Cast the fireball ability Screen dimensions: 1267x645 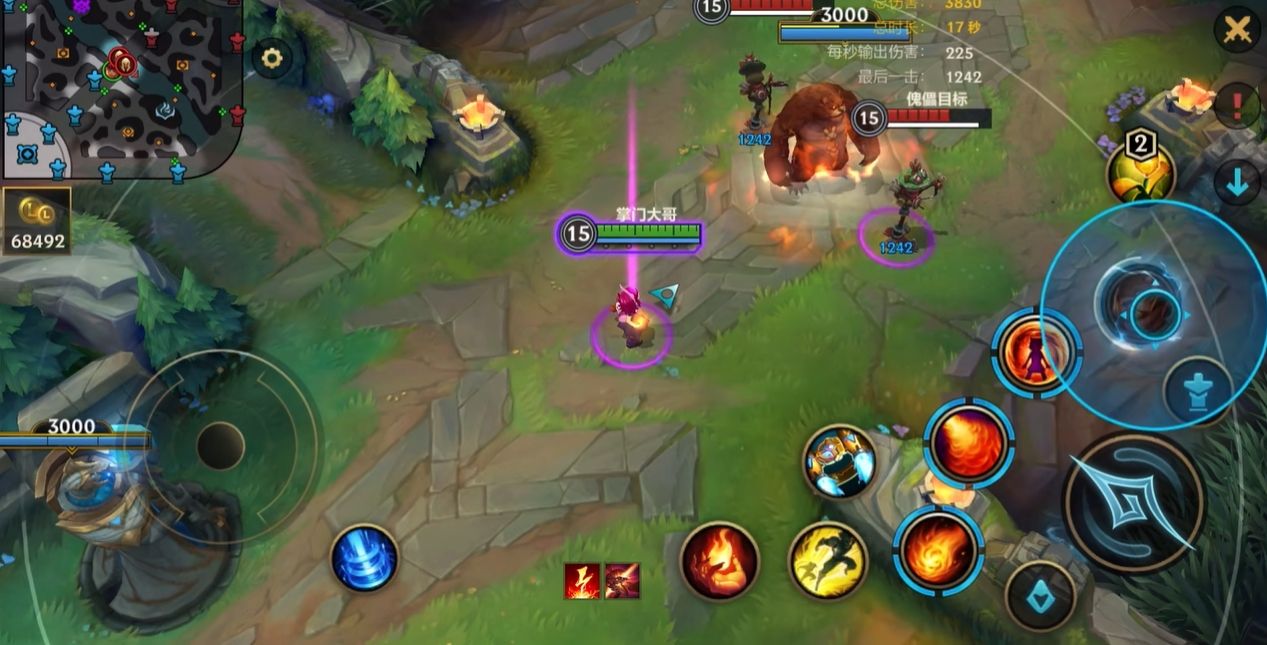coord(968,443)
